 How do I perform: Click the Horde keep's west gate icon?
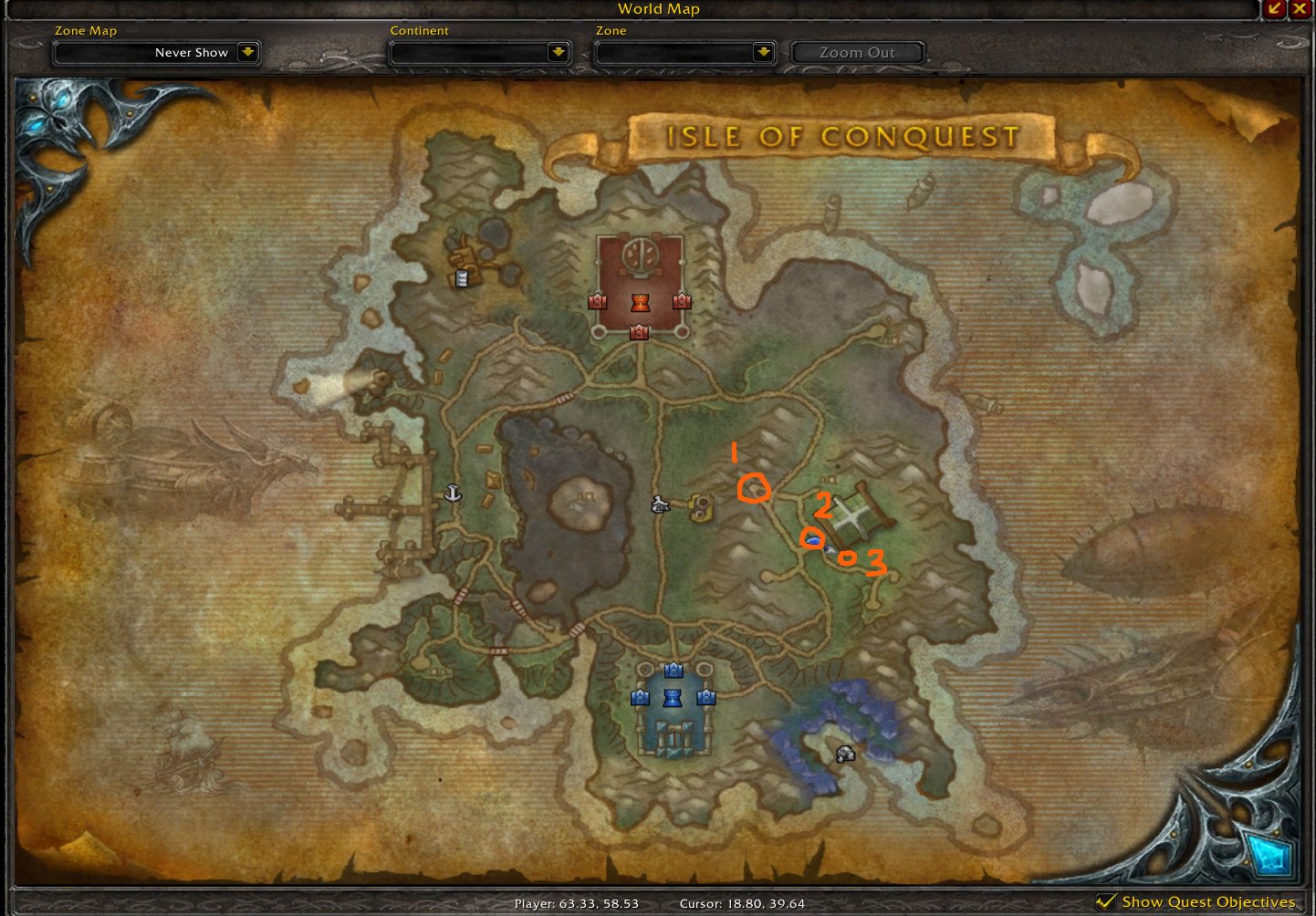(599, 301)
